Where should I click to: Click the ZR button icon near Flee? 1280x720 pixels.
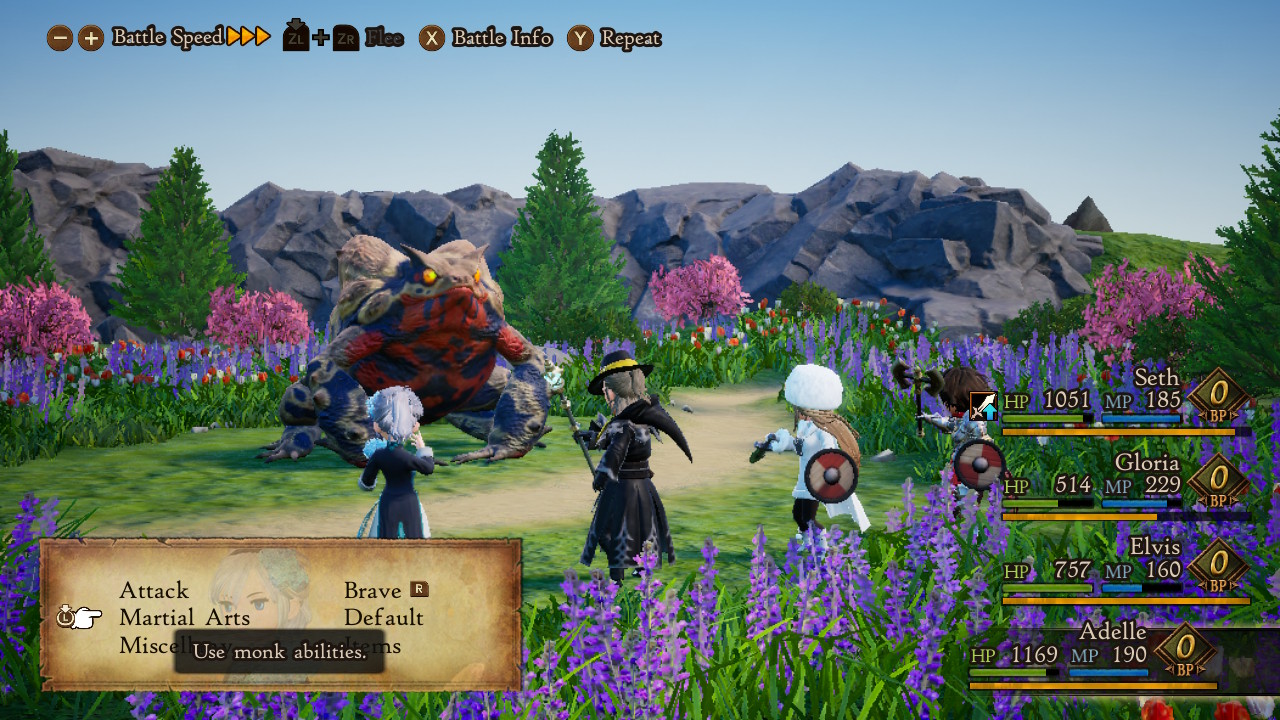click(x=345, y=36)
